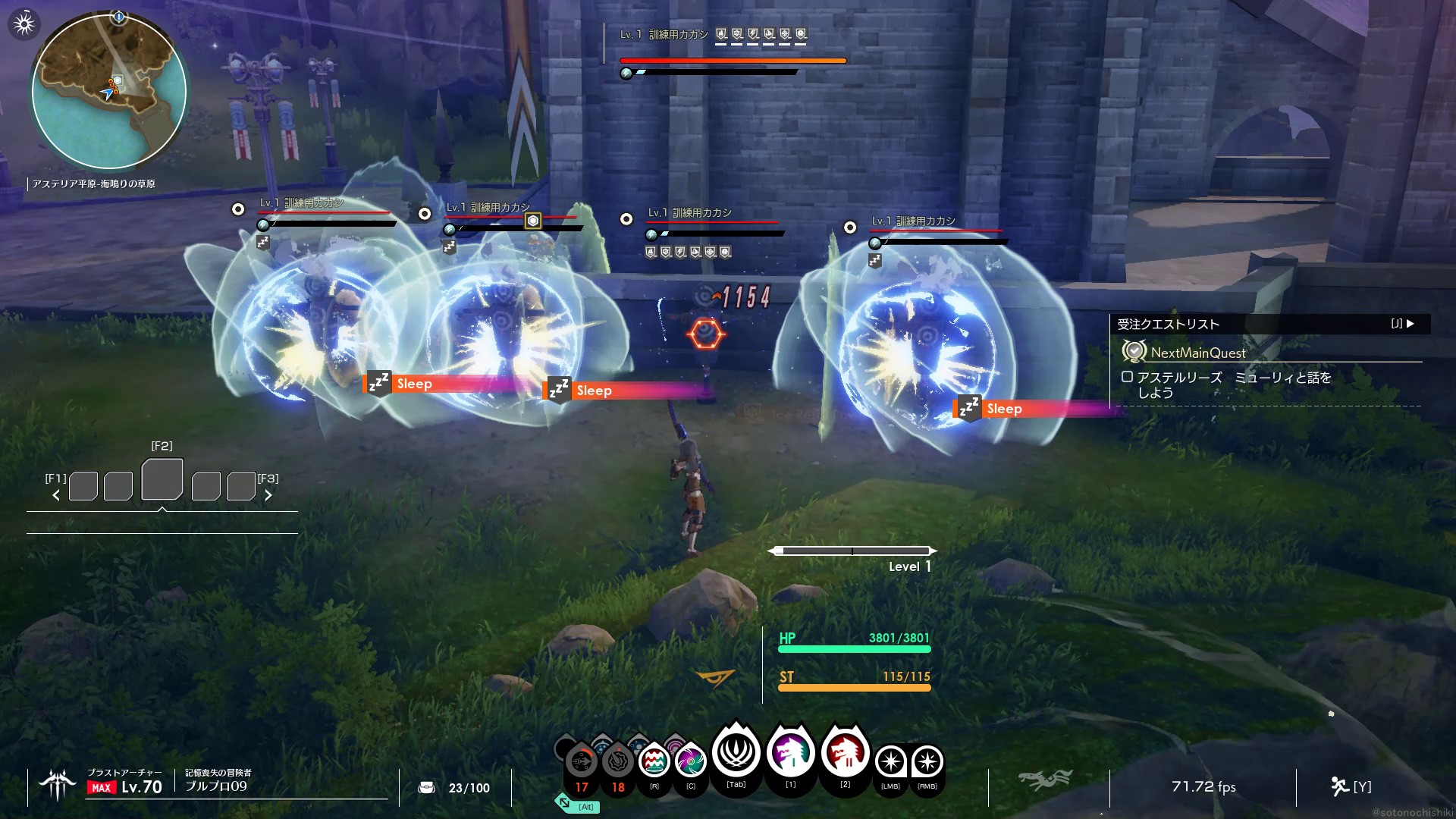Screen dimensions: 1456x819
Task: Go to previous shortcut page arrow
Action: pyautogui.click(x=56, y=495)
